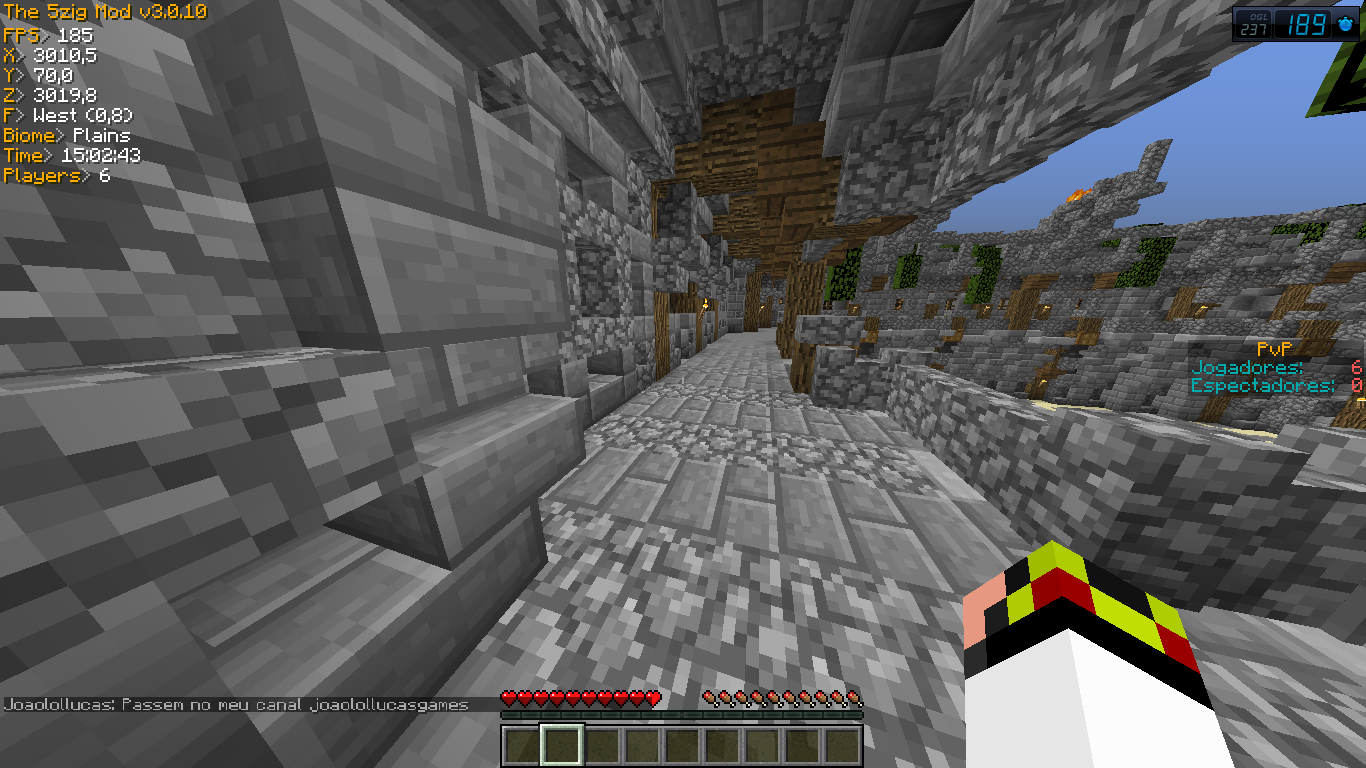Image resolution: width=1366 pixels, height=768 pixels.
Task: Select the highlighted hotbar slot
Action: click(x=561, y=745)
